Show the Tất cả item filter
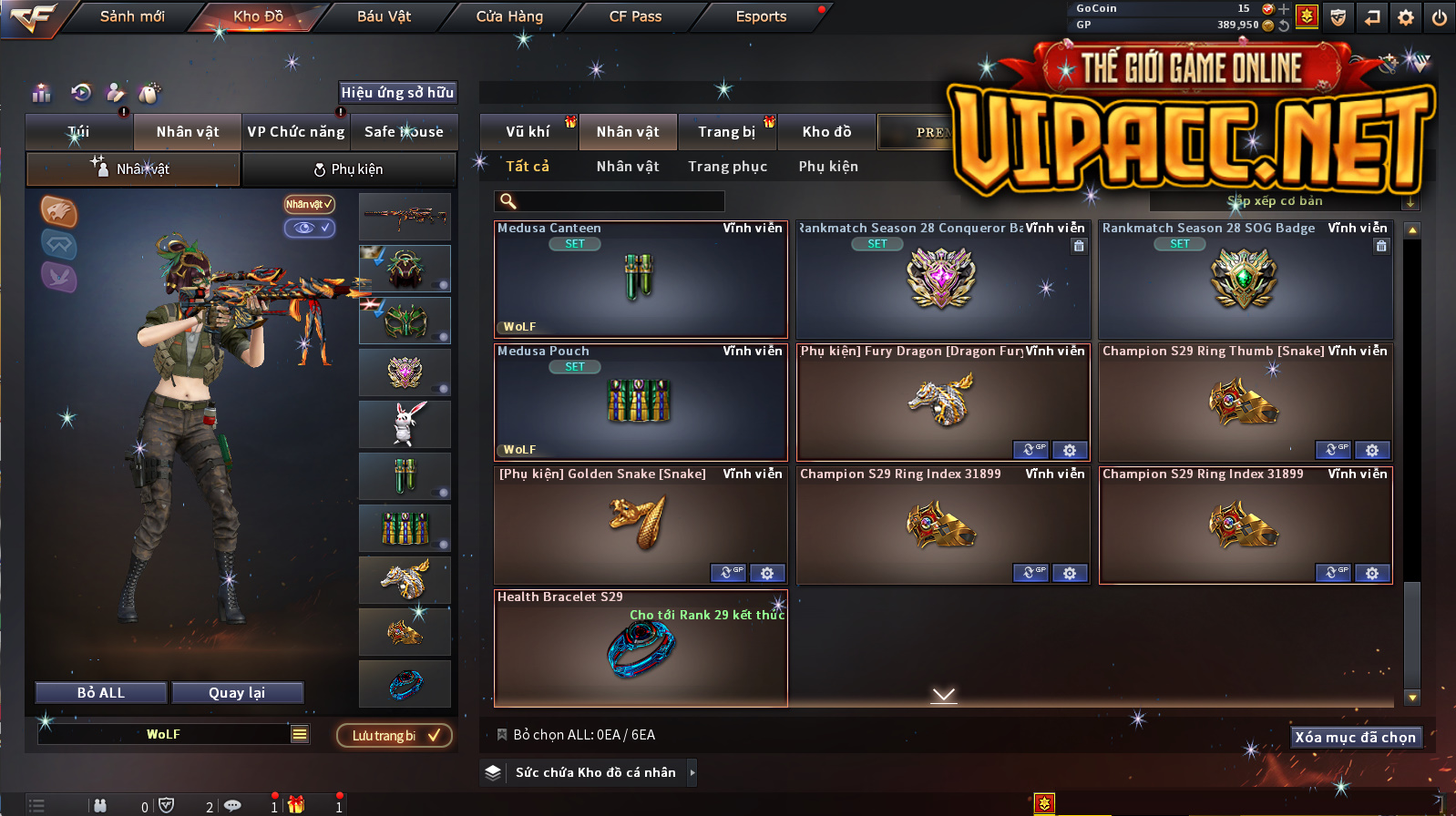This screenshot has width=1456, height=816. 528,167
